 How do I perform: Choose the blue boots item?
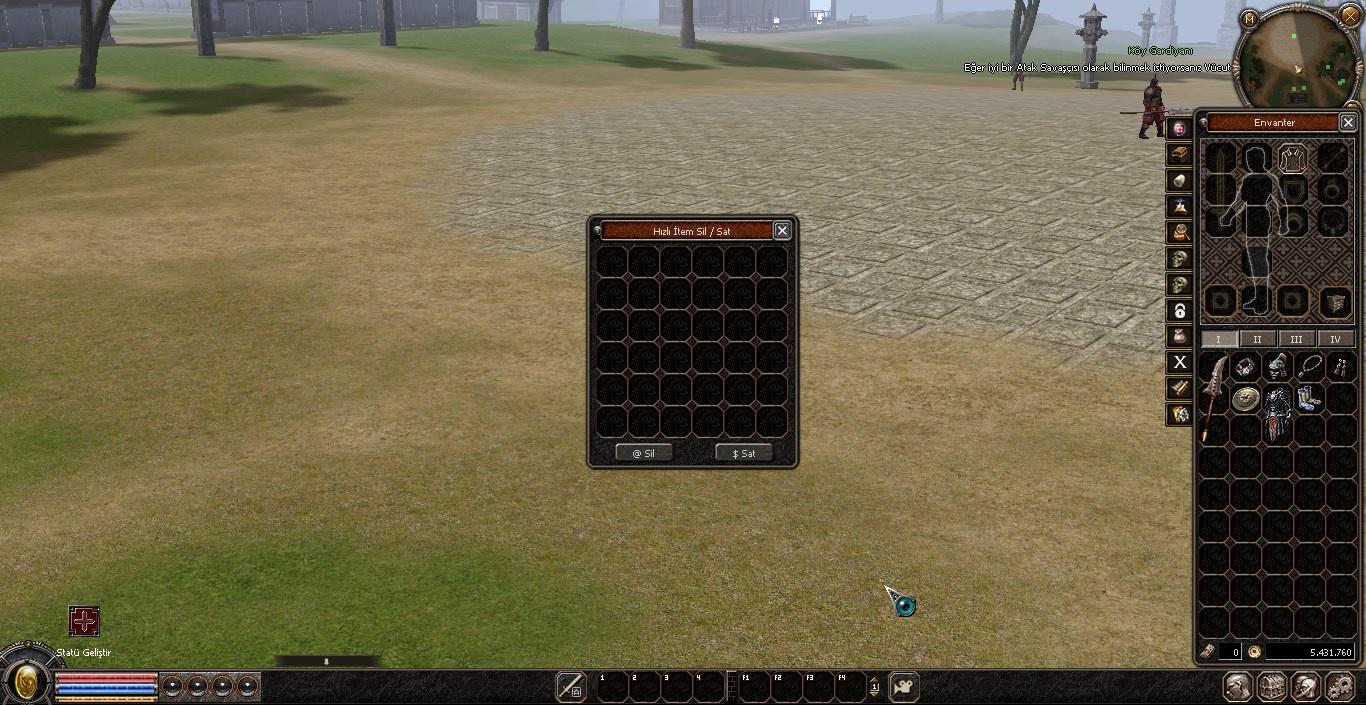tap(1309, 399)
